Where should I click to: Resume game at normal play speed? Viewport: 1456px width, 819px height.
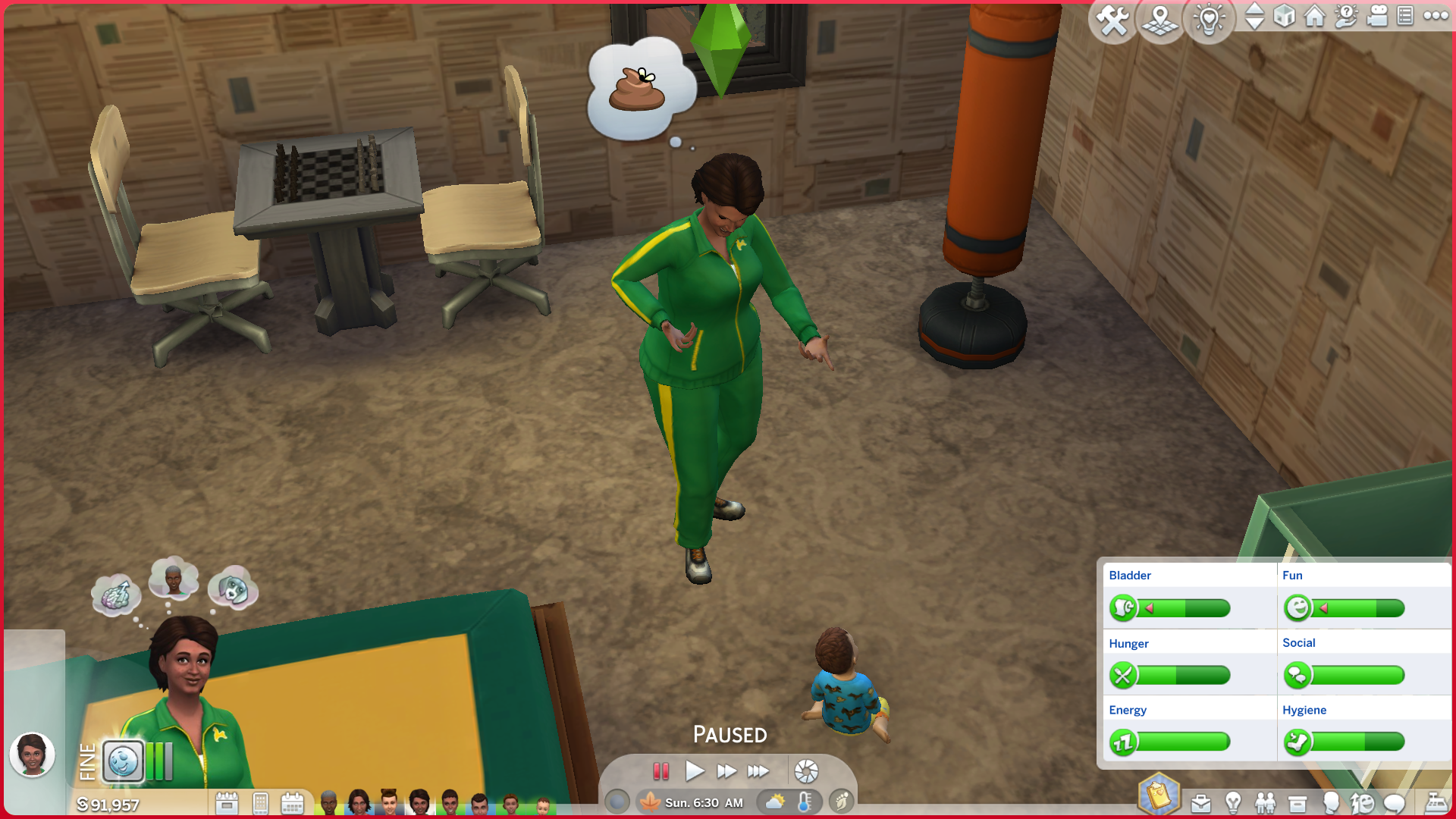click(694, 771)
